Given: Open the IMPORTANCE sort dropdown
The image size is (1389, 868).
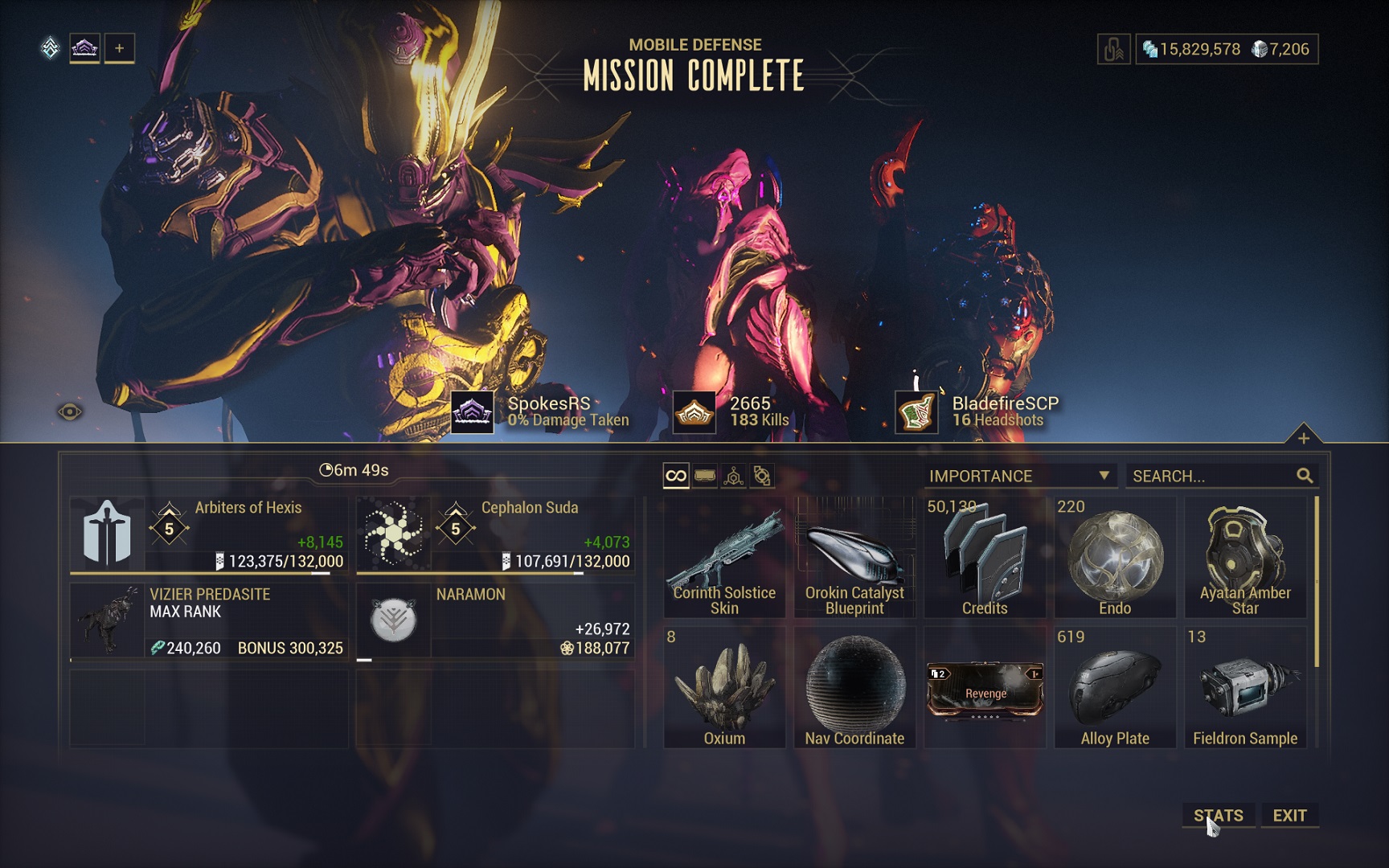Looking at the screenshot, I should pos(1019,476).
